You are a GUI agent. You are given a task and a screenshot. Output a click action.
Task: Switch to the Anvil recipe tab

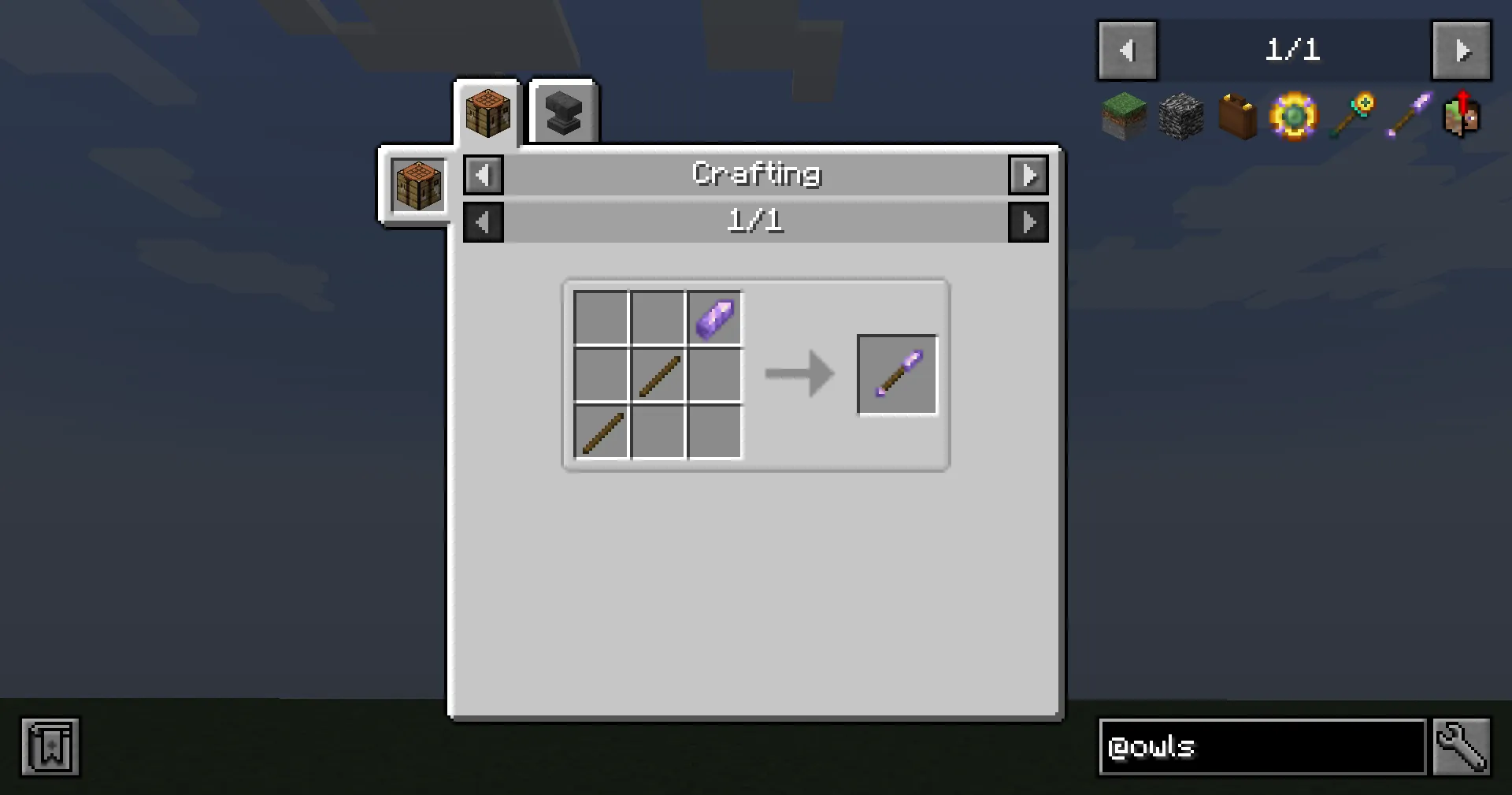[x=562, y=111]
